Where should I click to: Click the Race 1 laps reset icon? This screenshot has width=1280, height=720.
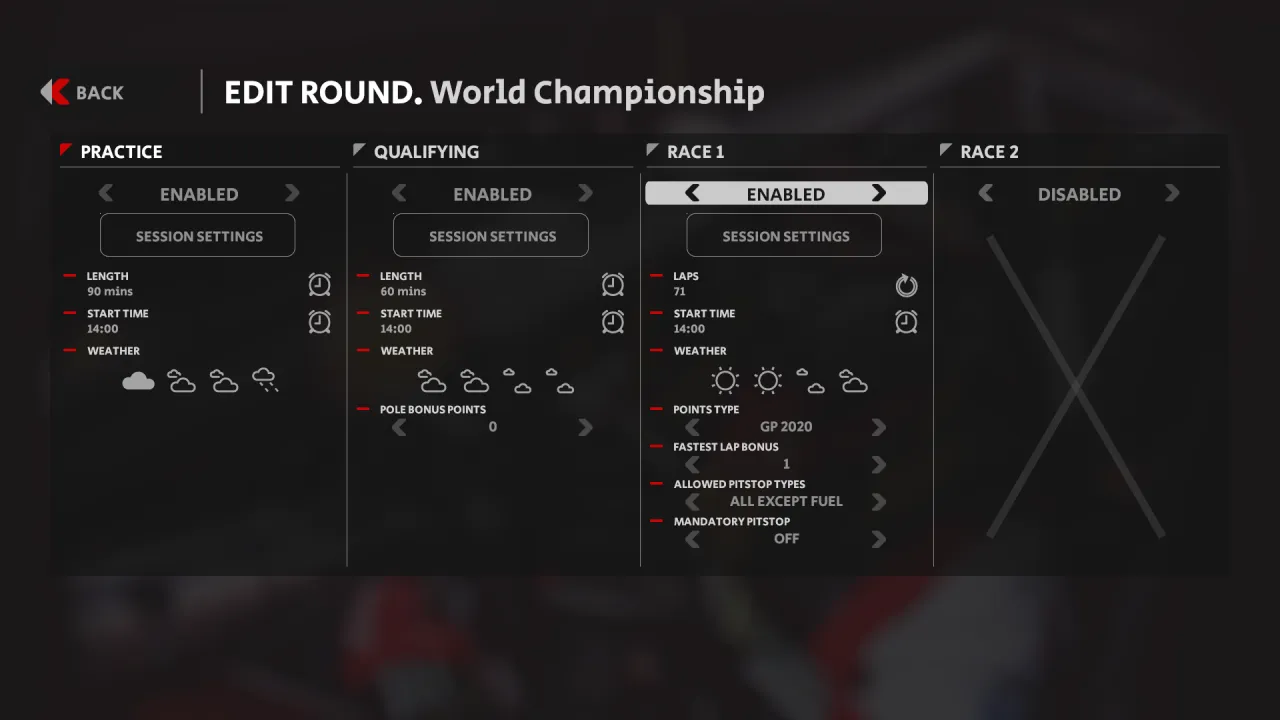pos(906,286)
